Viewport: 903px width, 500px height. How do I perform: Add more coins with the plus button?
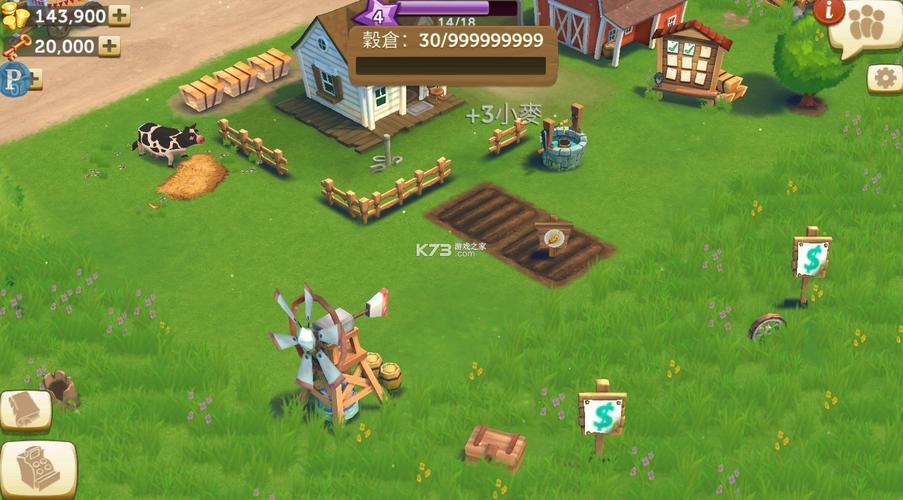(119, 15)
